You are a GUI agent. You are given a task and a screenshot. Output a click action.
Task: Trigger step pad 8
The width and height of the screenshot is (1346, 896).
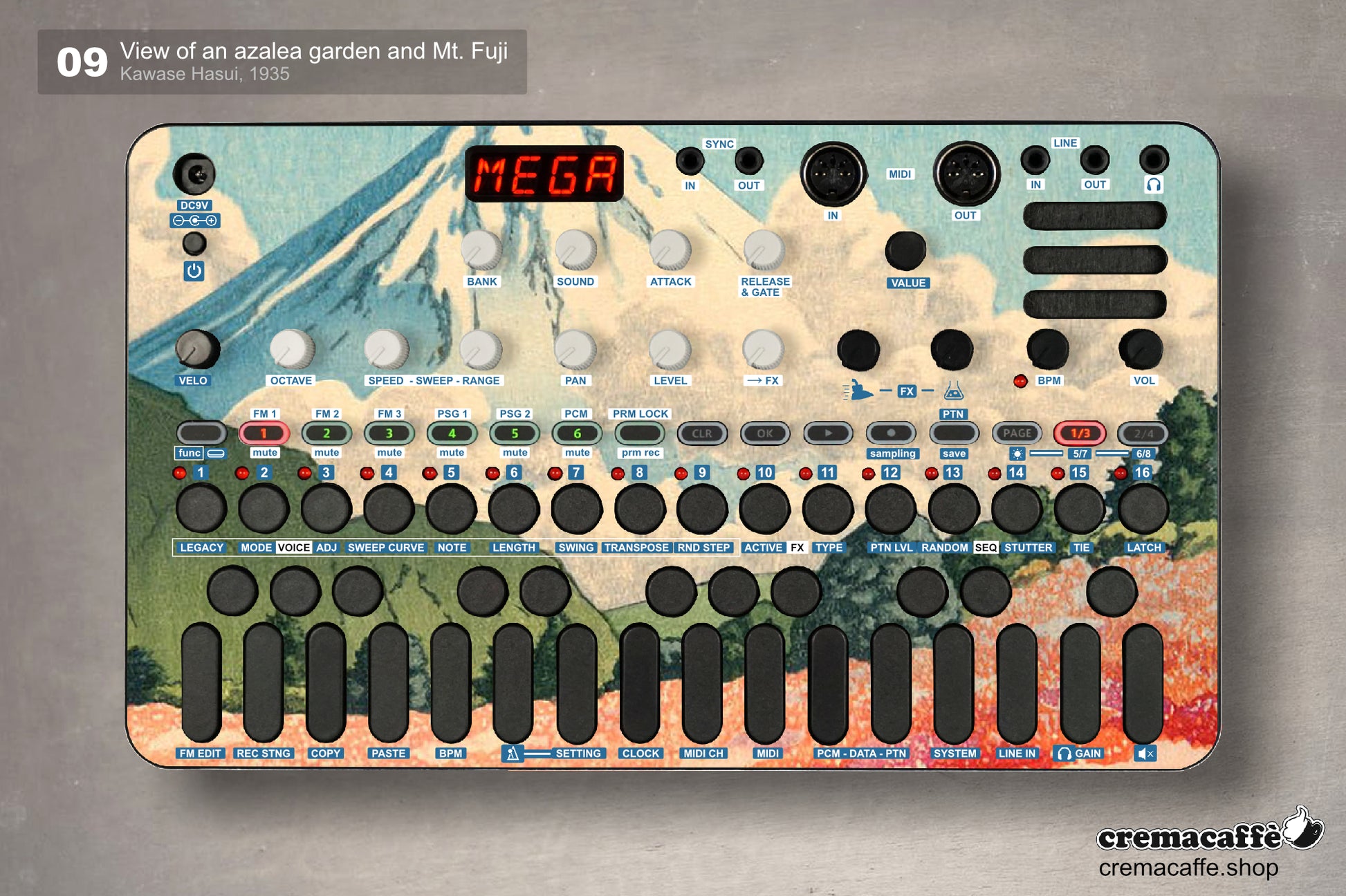(x=640, y=509)
